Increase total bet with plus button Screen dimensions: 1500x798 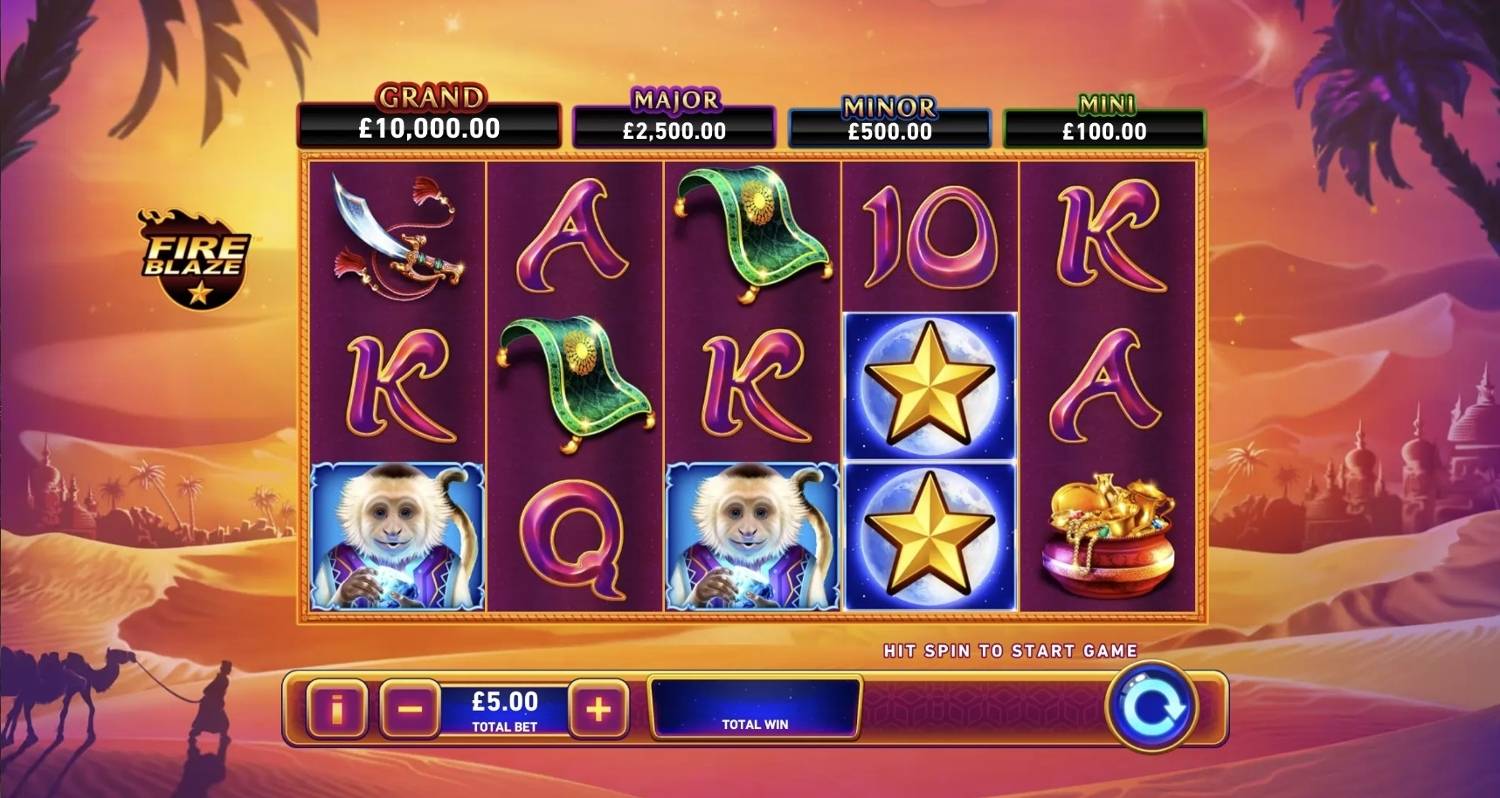pos(598,709)
